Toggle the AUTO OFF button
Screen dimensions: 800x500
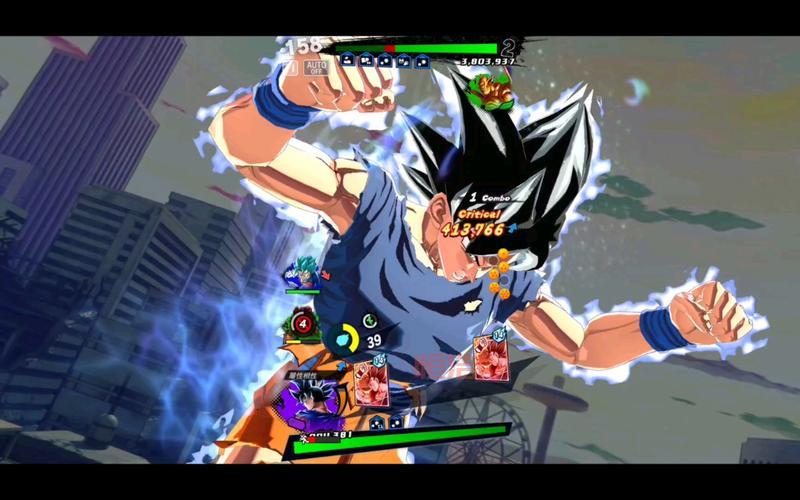[316, 69]
